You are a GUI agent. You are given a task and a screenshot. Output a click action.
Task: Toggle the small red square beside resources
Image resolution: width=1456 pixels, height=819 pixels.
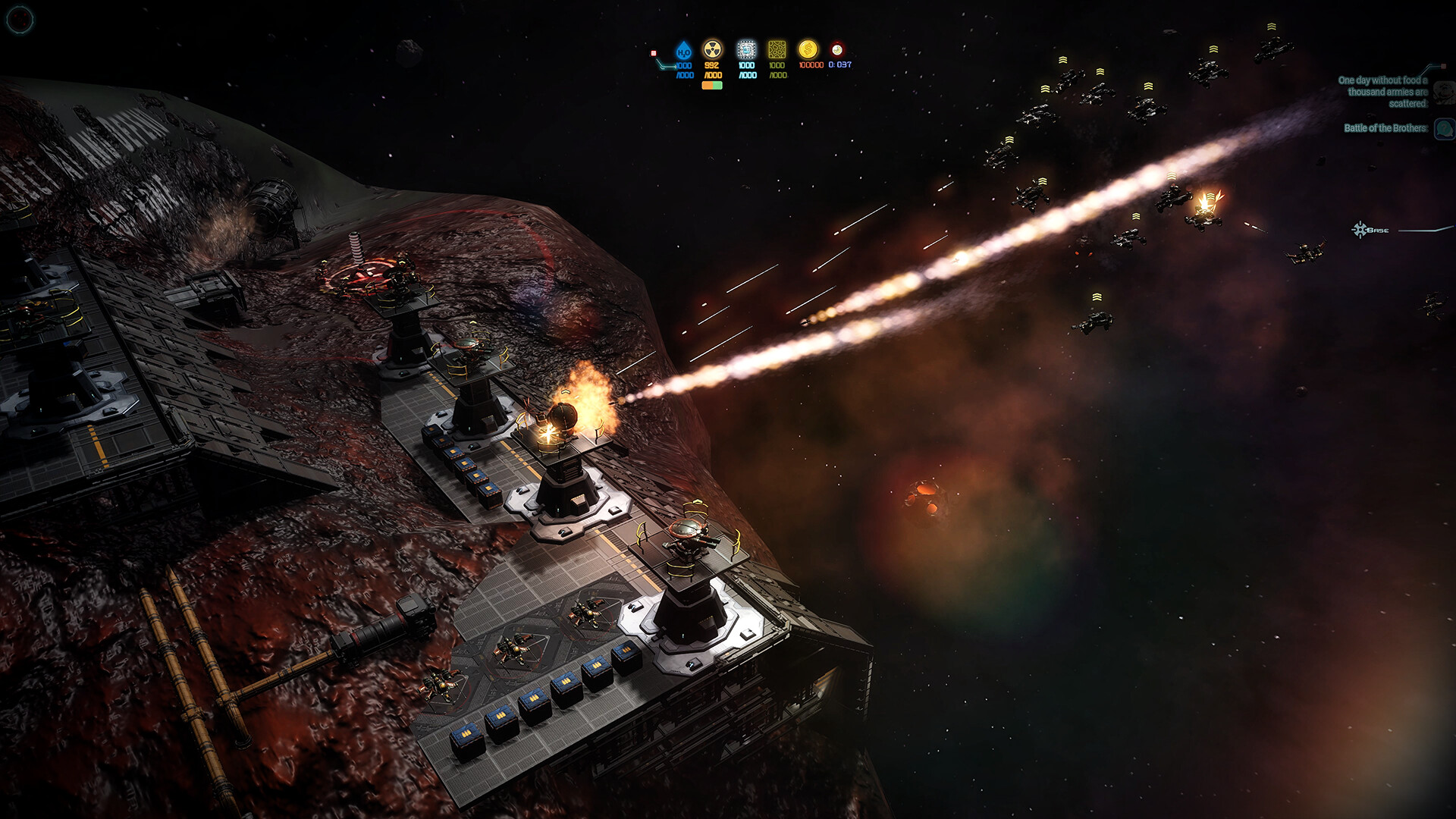[654, 53]
